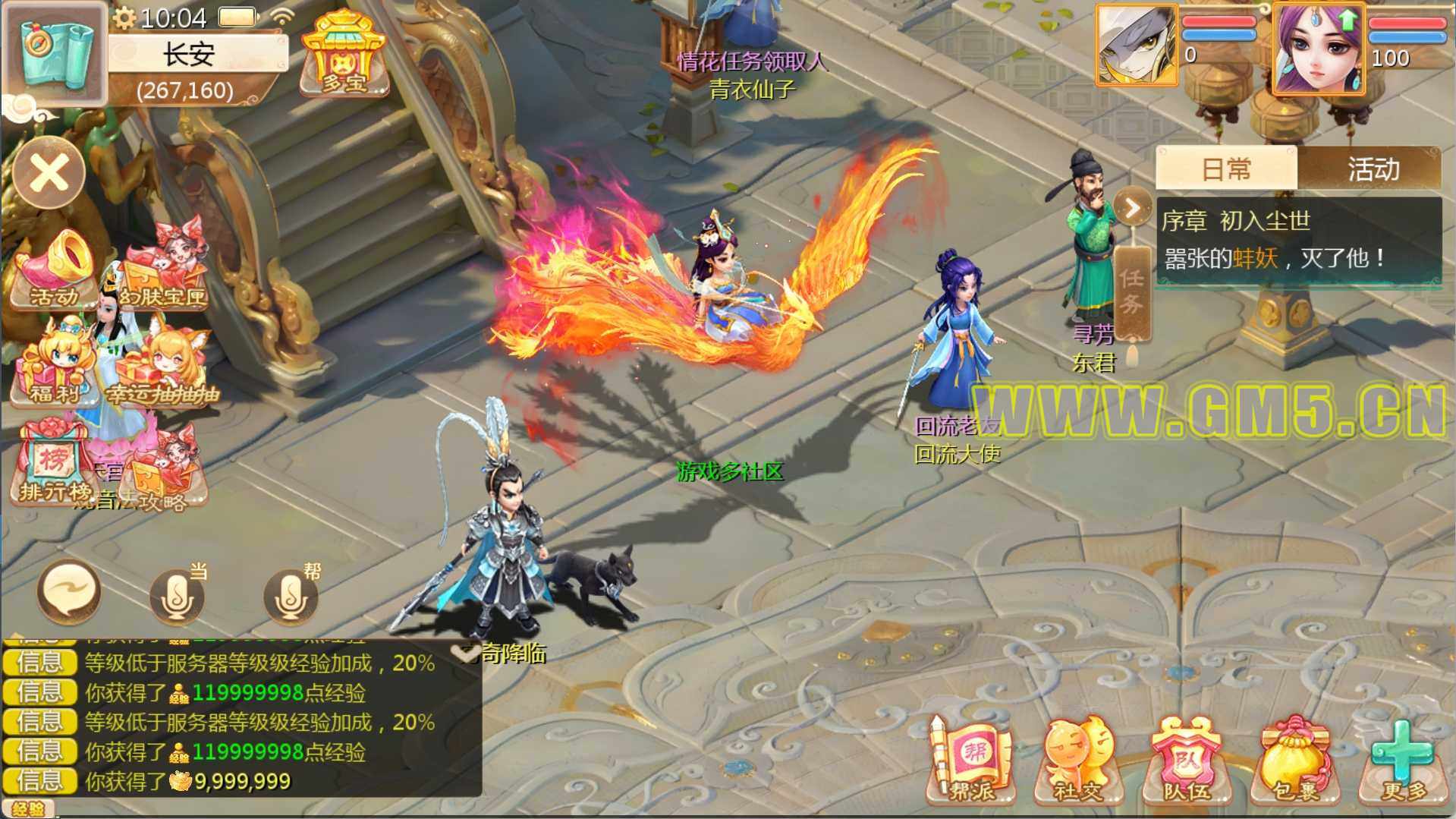Open the world map scroll icon
The height and width of the screenshot is (819, 1456).
[55, 53]
